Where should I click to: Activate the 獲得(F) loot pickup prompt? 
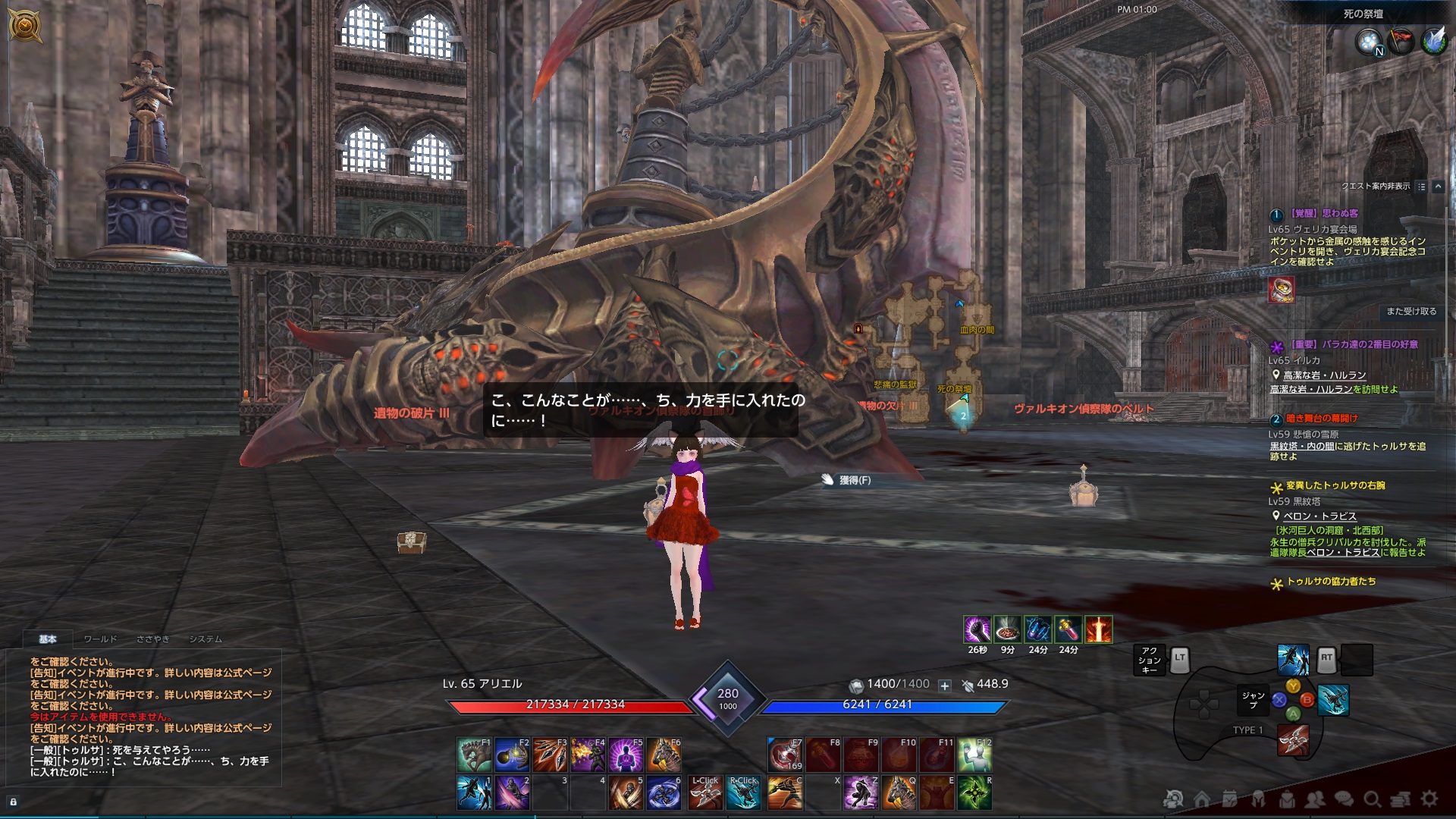pos(854,480)
